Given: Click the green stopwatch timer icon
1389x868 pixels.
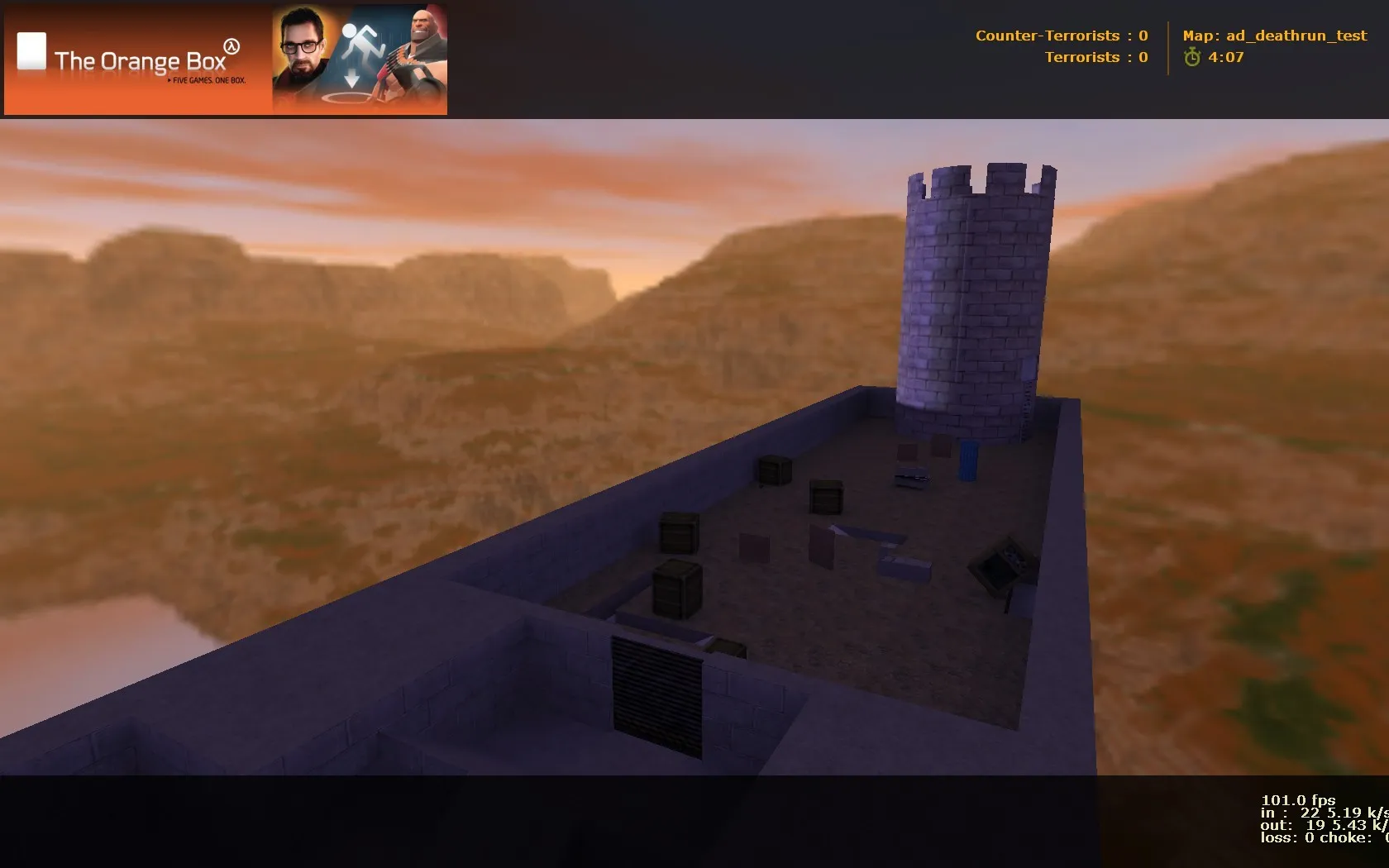Looking at the screenshot, I should pos(1191,59).
